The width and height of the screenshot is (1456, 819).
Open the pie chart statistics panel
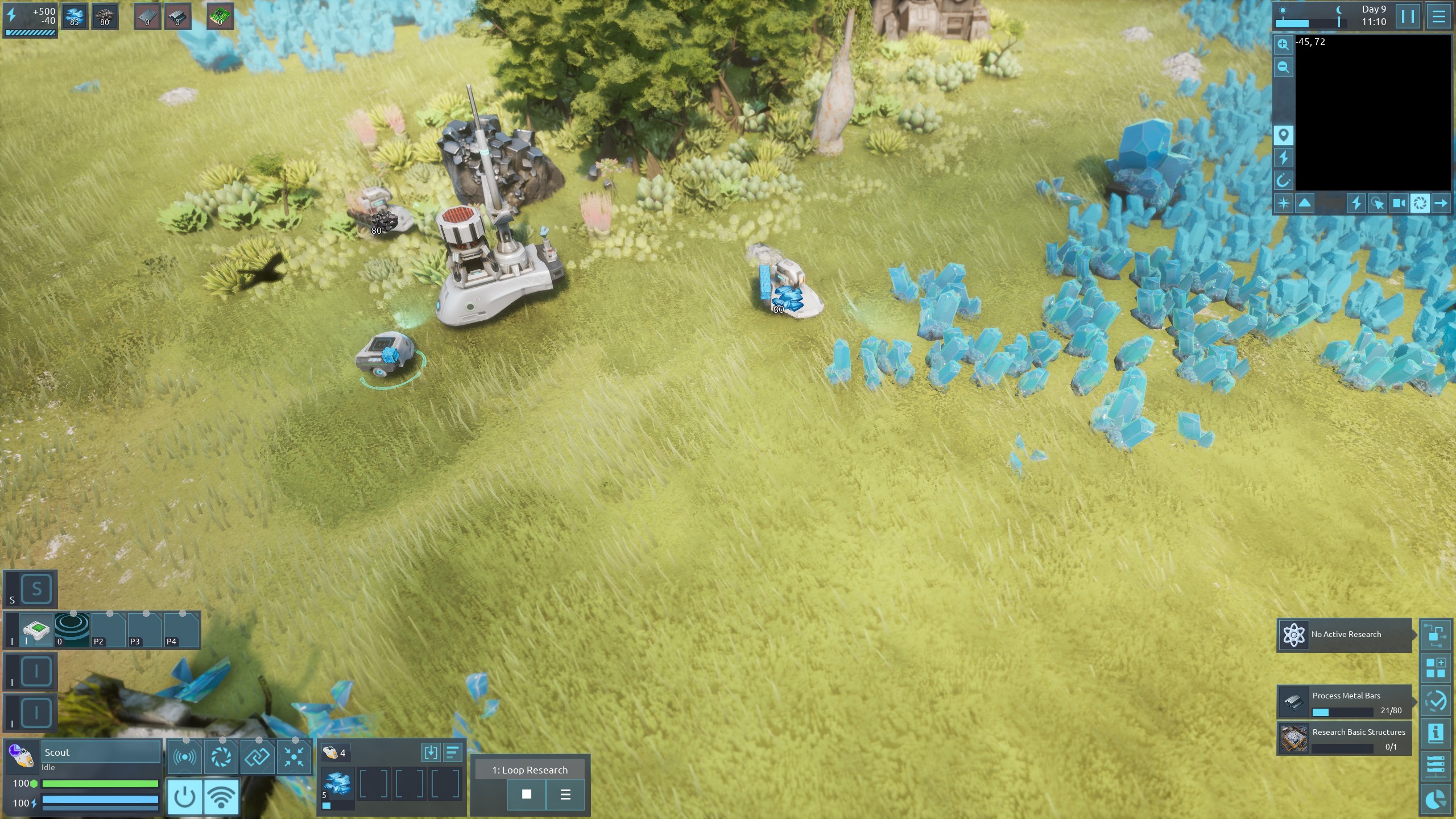pos(1436,800)
